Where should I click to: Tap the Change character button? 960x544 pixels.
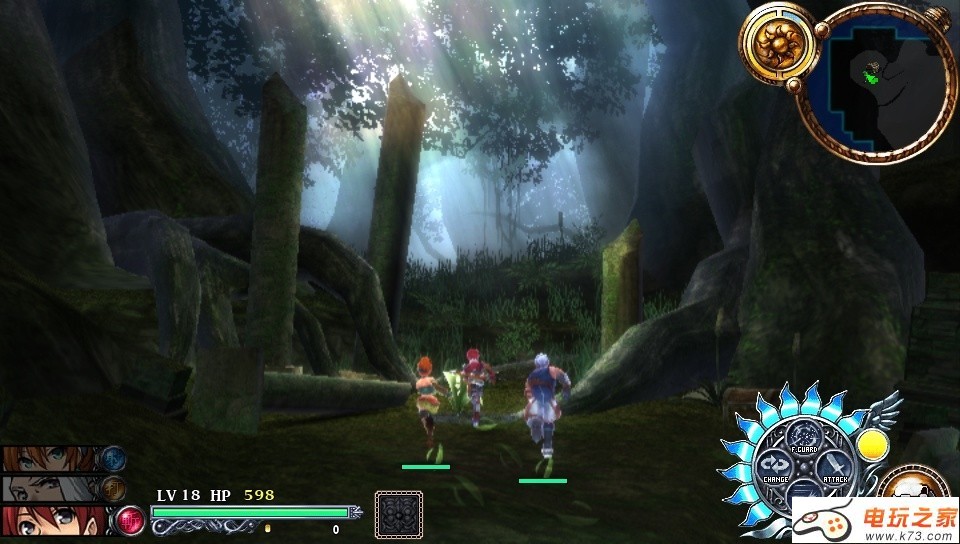pyautogui.click(x=774, y=466)
